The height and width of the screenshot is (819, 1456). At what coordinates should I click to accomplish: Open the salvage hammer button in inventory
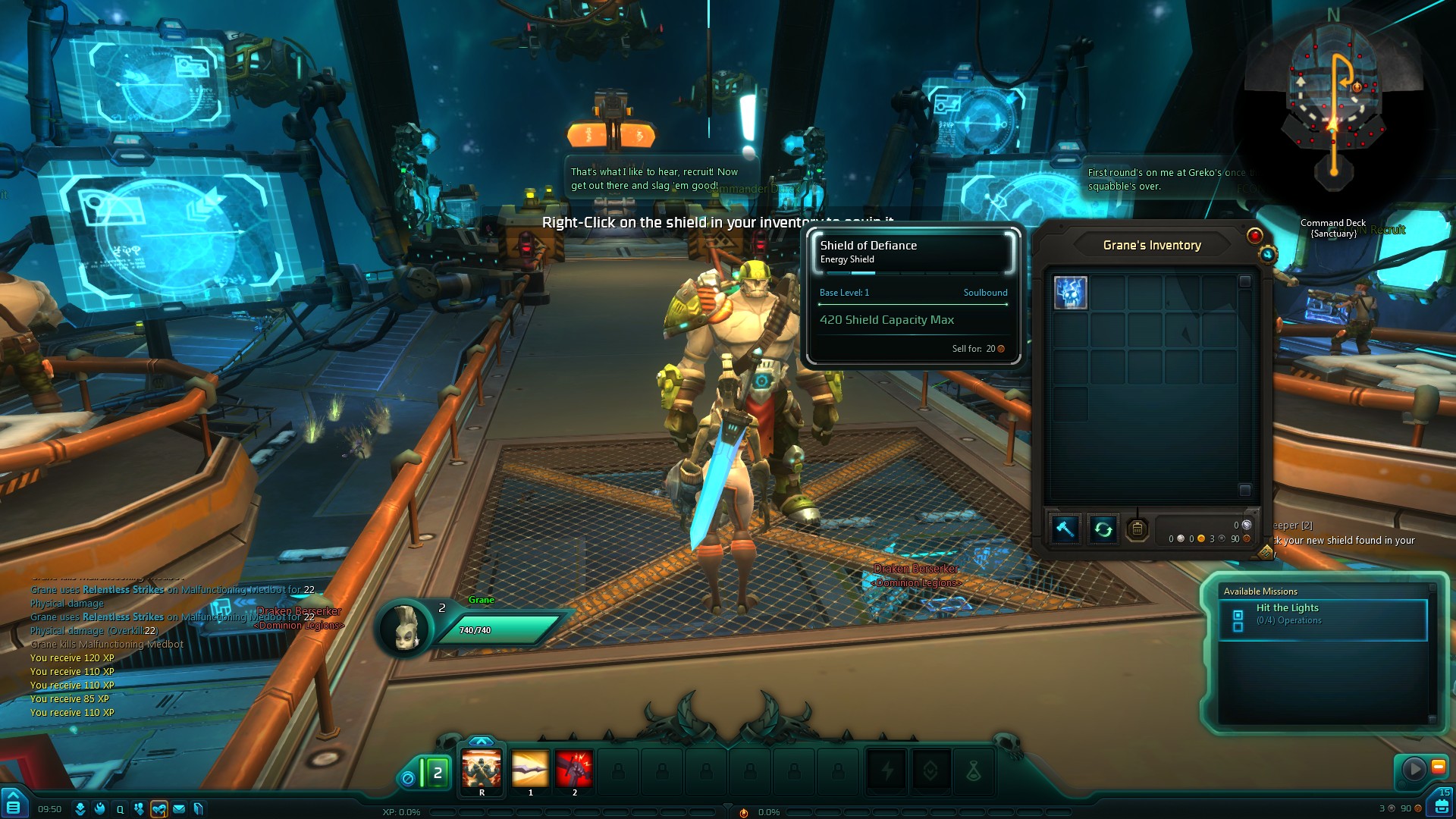pos(1065,529)
